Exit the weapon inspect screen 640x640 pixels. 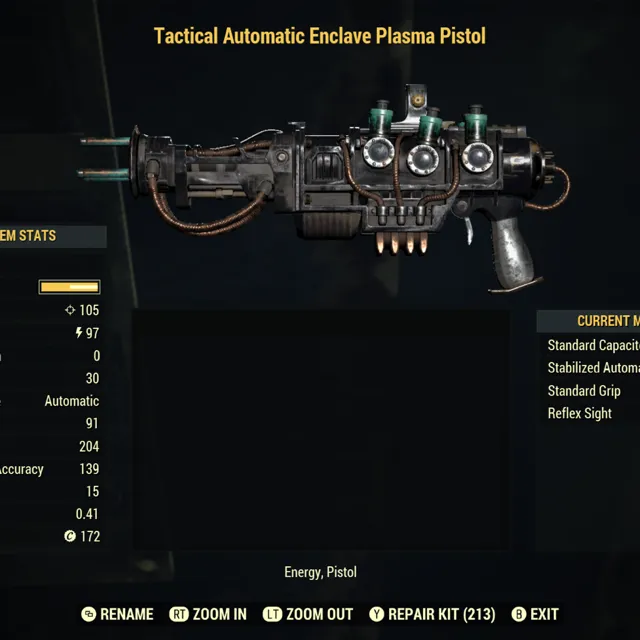(x=535, y=614)
